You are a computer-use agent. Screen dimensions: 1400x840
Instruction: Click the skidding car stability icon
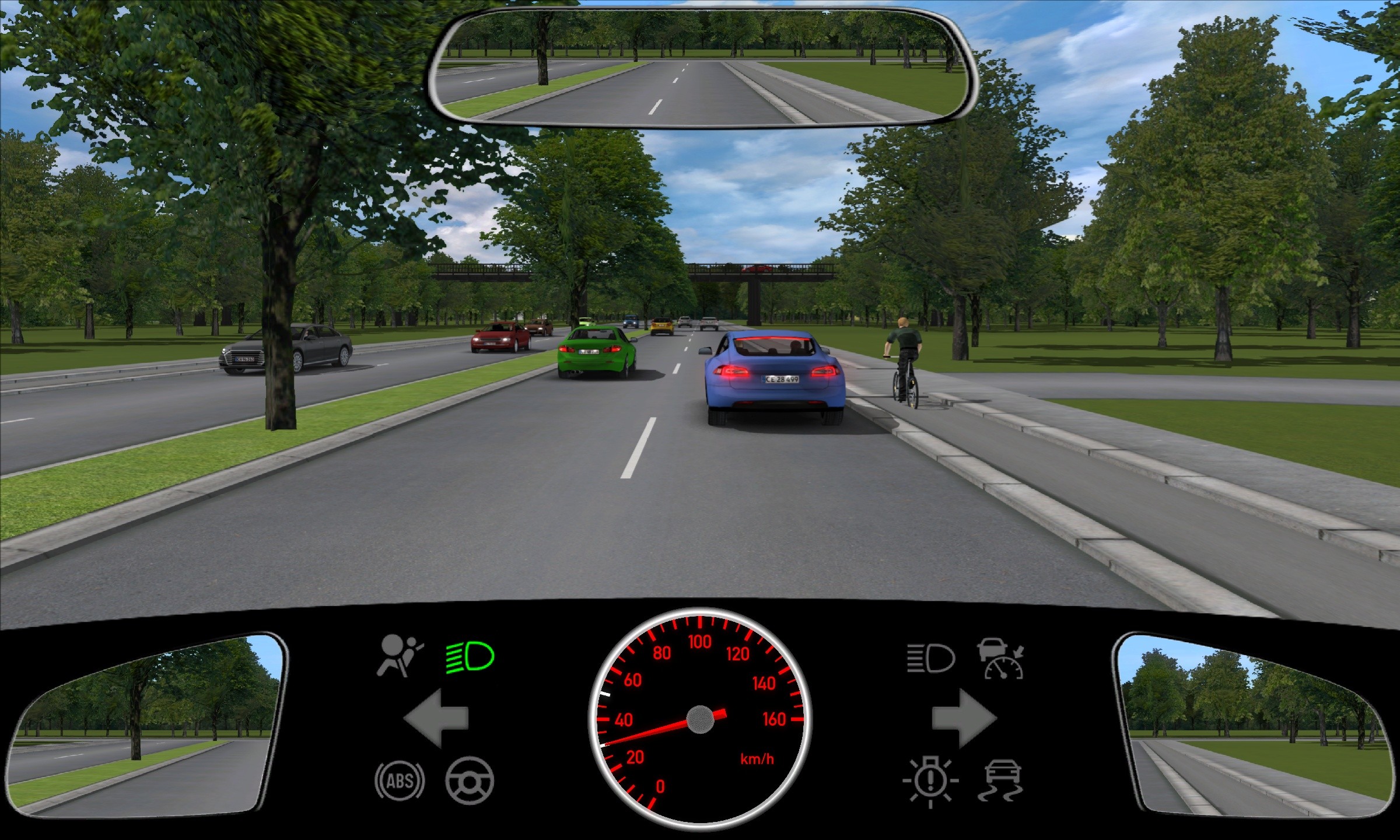(1001, 782)
